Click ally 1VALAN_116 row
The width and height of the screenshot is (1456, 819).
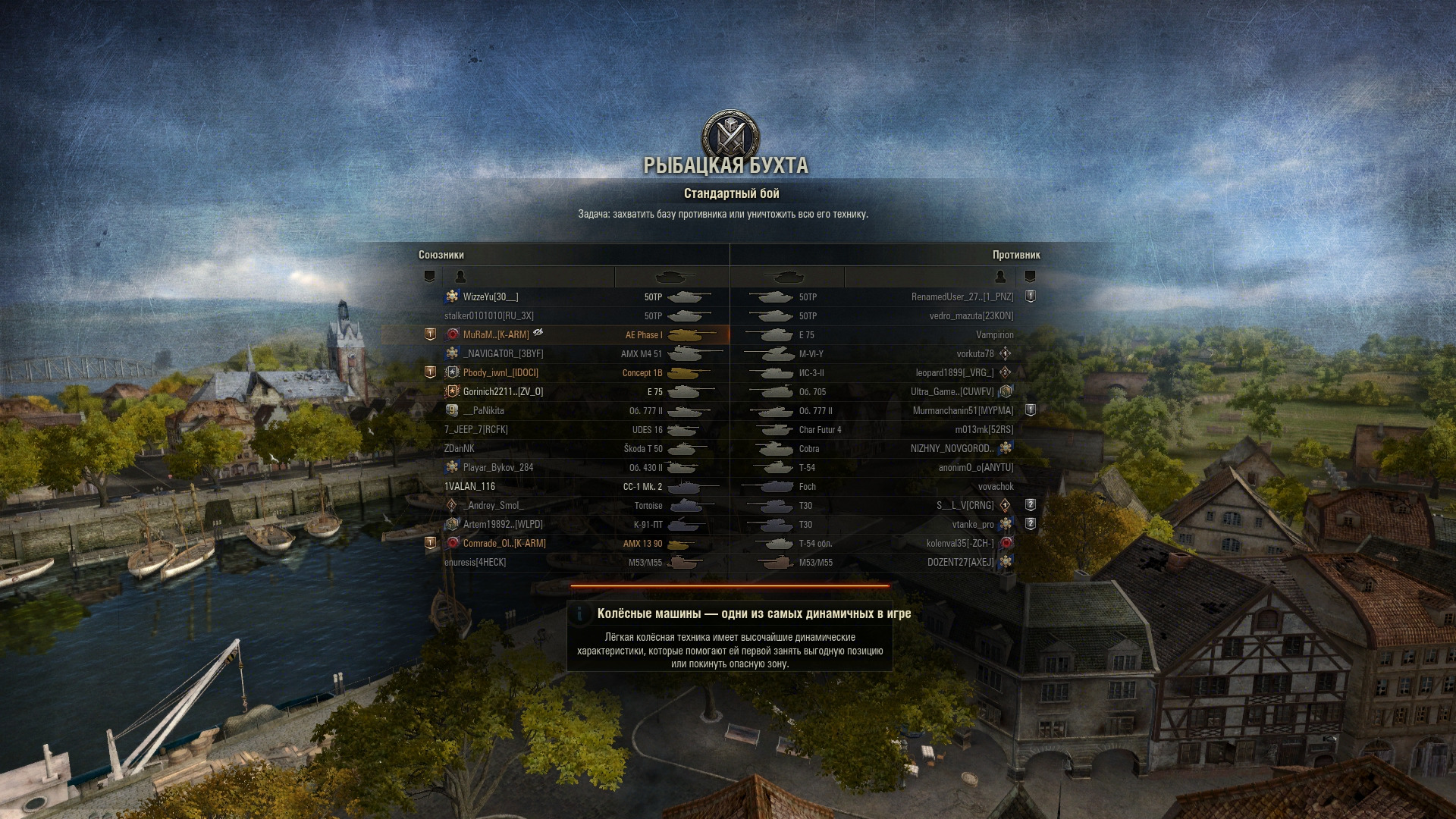469,487
